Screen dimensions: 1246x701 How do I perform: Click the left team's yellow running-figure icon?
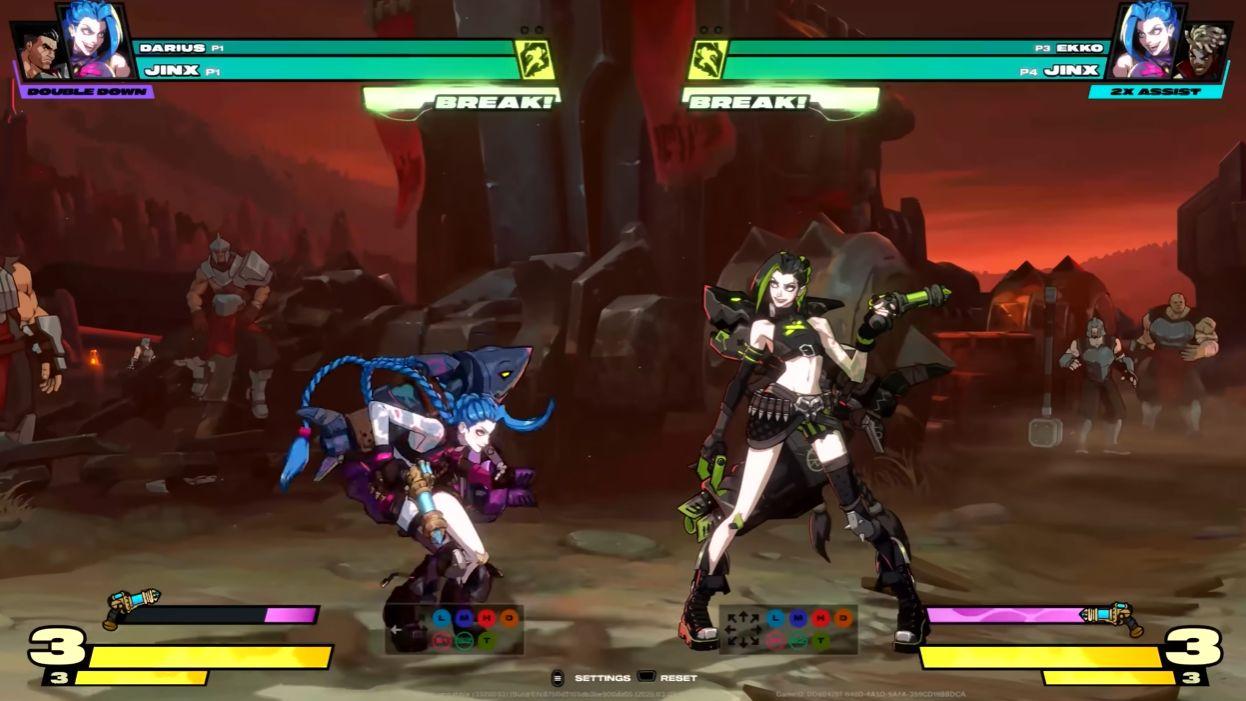coord(535,60)
